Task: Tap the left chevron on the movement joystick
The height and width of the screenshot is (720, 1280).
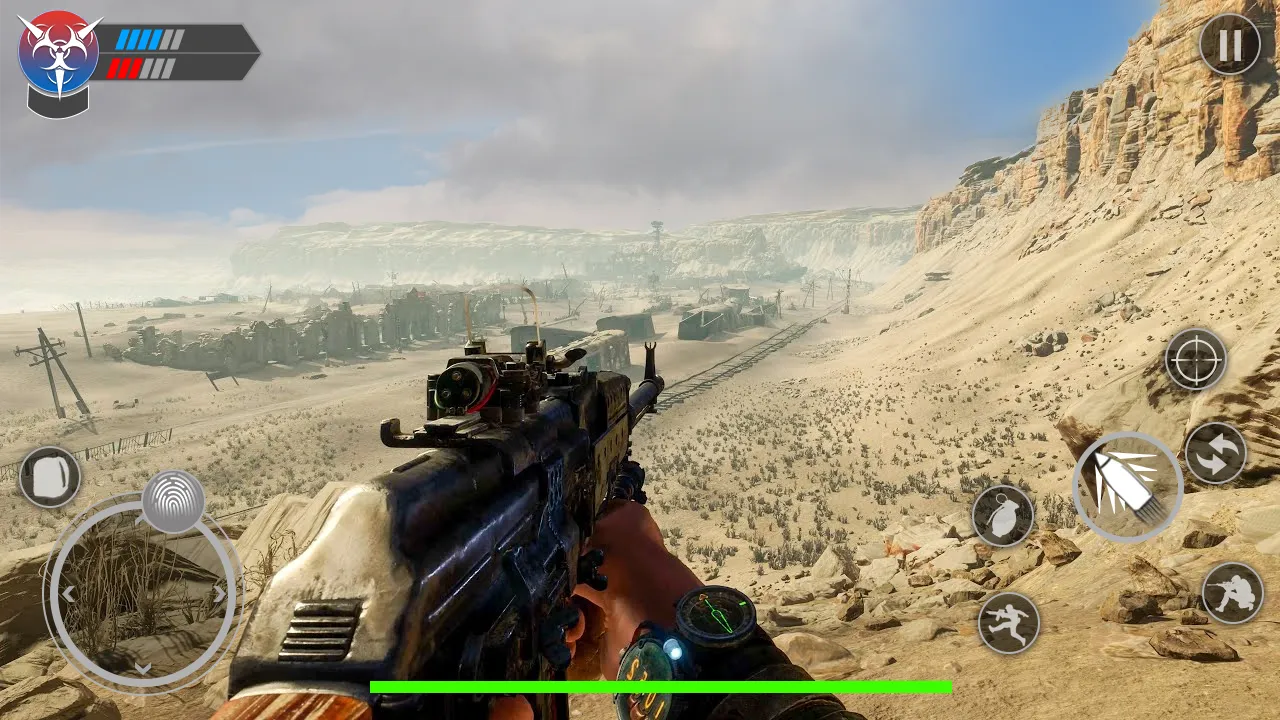Action: click(x=67, y=593)
